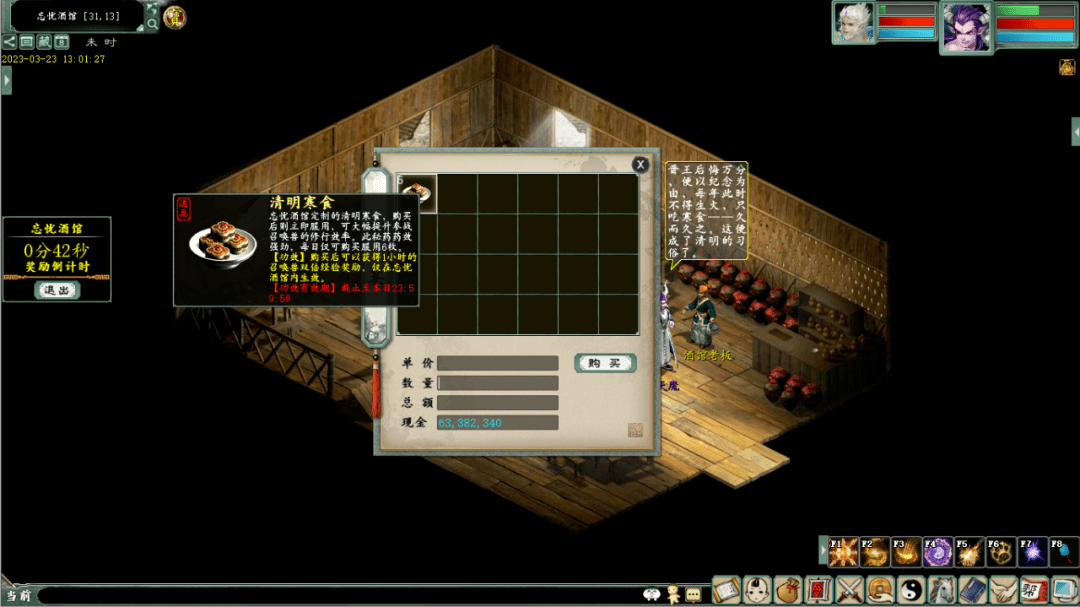Image resolution: width=1080 pixels, height=607 pixels.
Task: Click the 数量 quantity input field
Action: point(497,383)
